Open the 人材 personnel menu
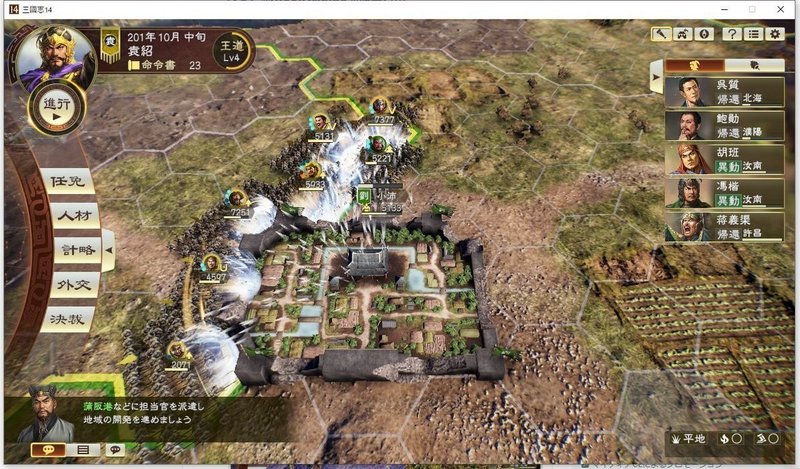The image size is (800, 469). click(72, 215)
